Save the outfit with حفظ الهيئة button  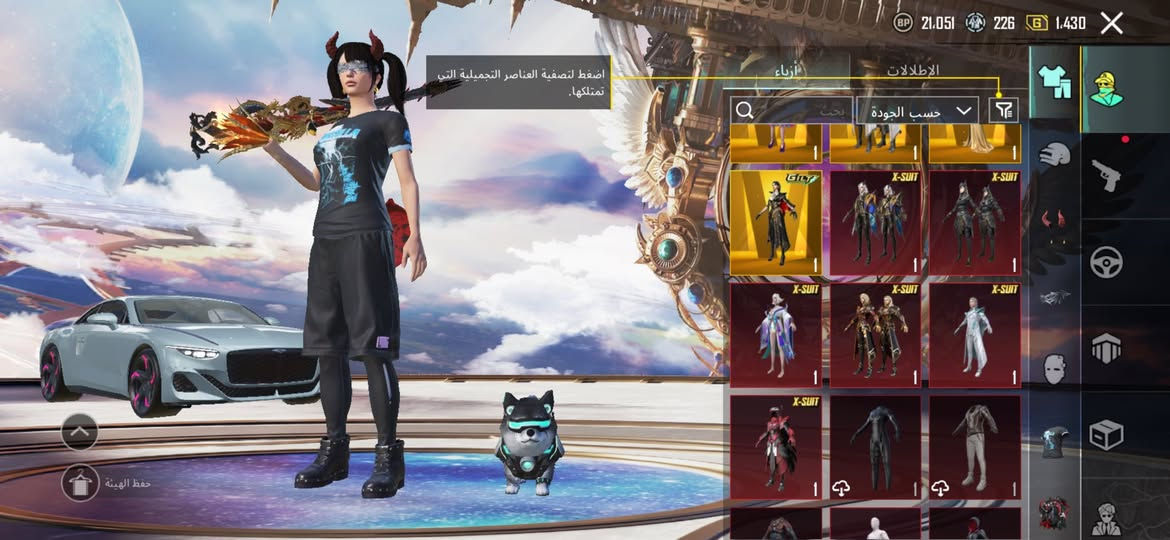pyautogui.click(x=81, y=483)
